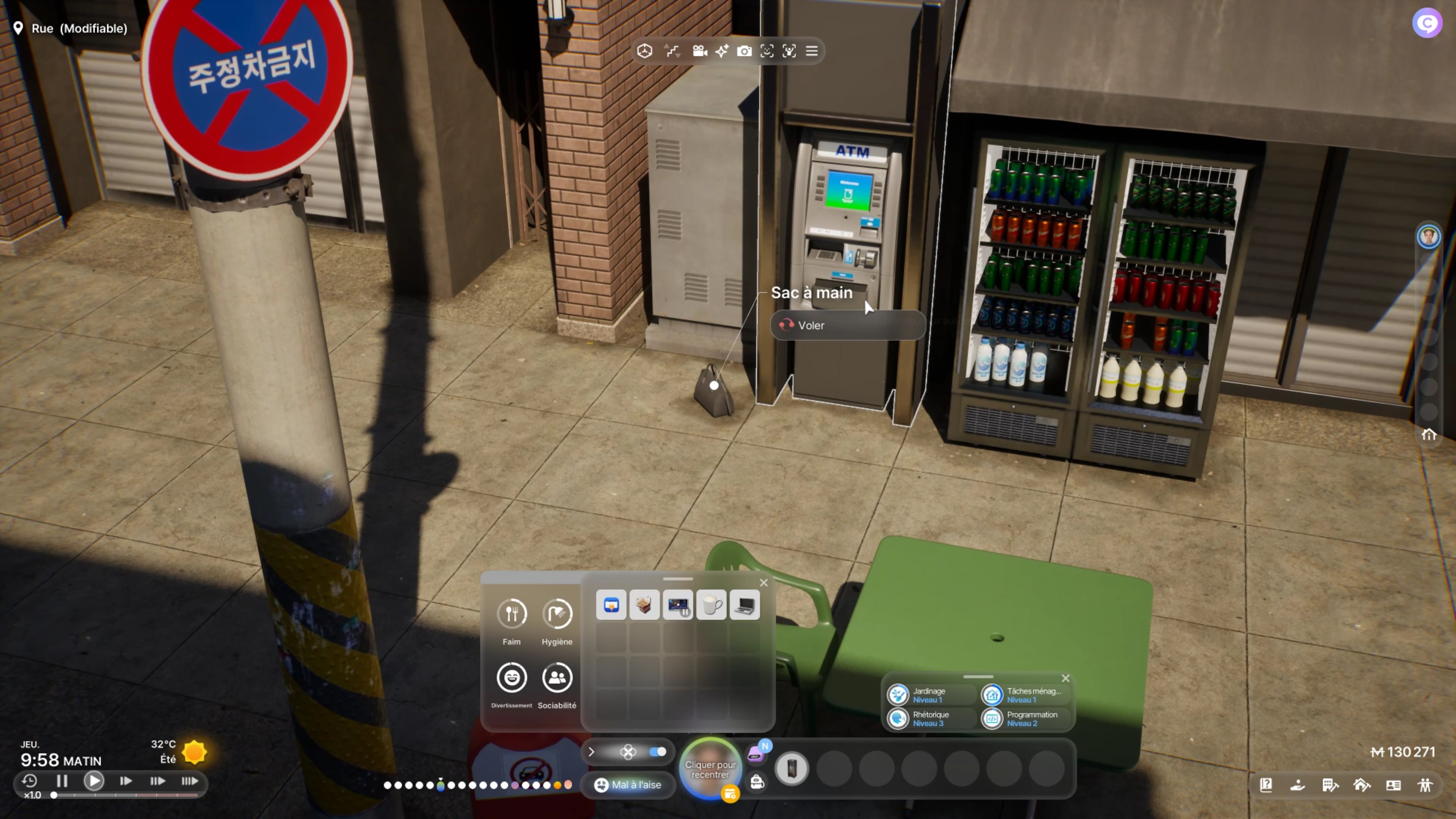This screenshot has width=1456, height=819.
Task: Select the Rhétorique skill entry
Action: pyautogui.click(x=929, y=718)
